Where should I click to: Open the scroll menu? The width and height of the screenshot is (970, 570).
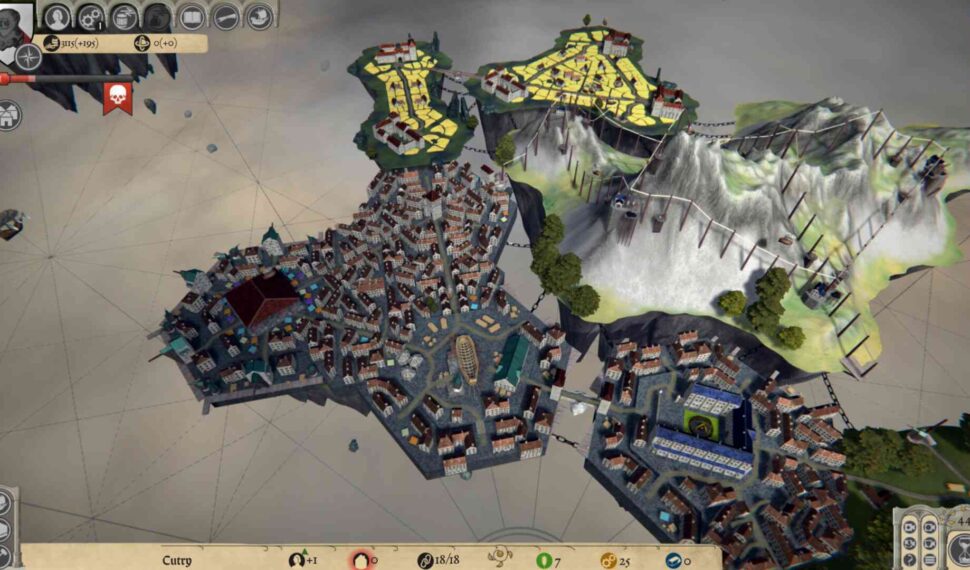pos(226,17)
